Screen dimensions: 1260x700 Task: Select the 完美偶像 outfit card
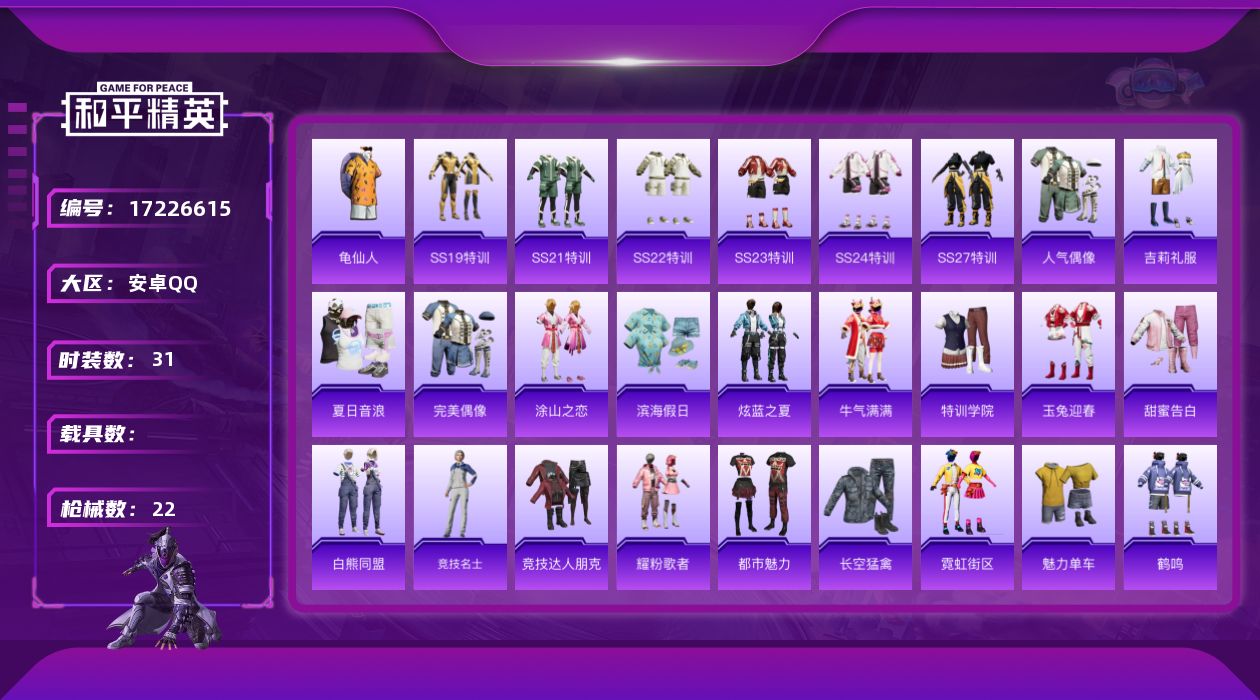(460, 363)
